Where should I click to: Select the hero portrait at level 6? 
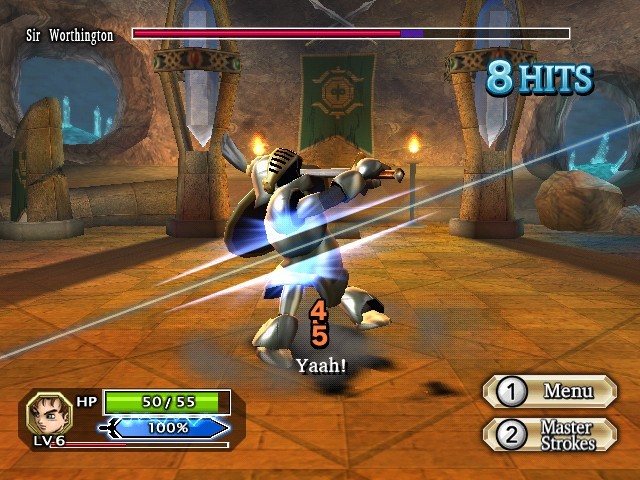[46, 412]
